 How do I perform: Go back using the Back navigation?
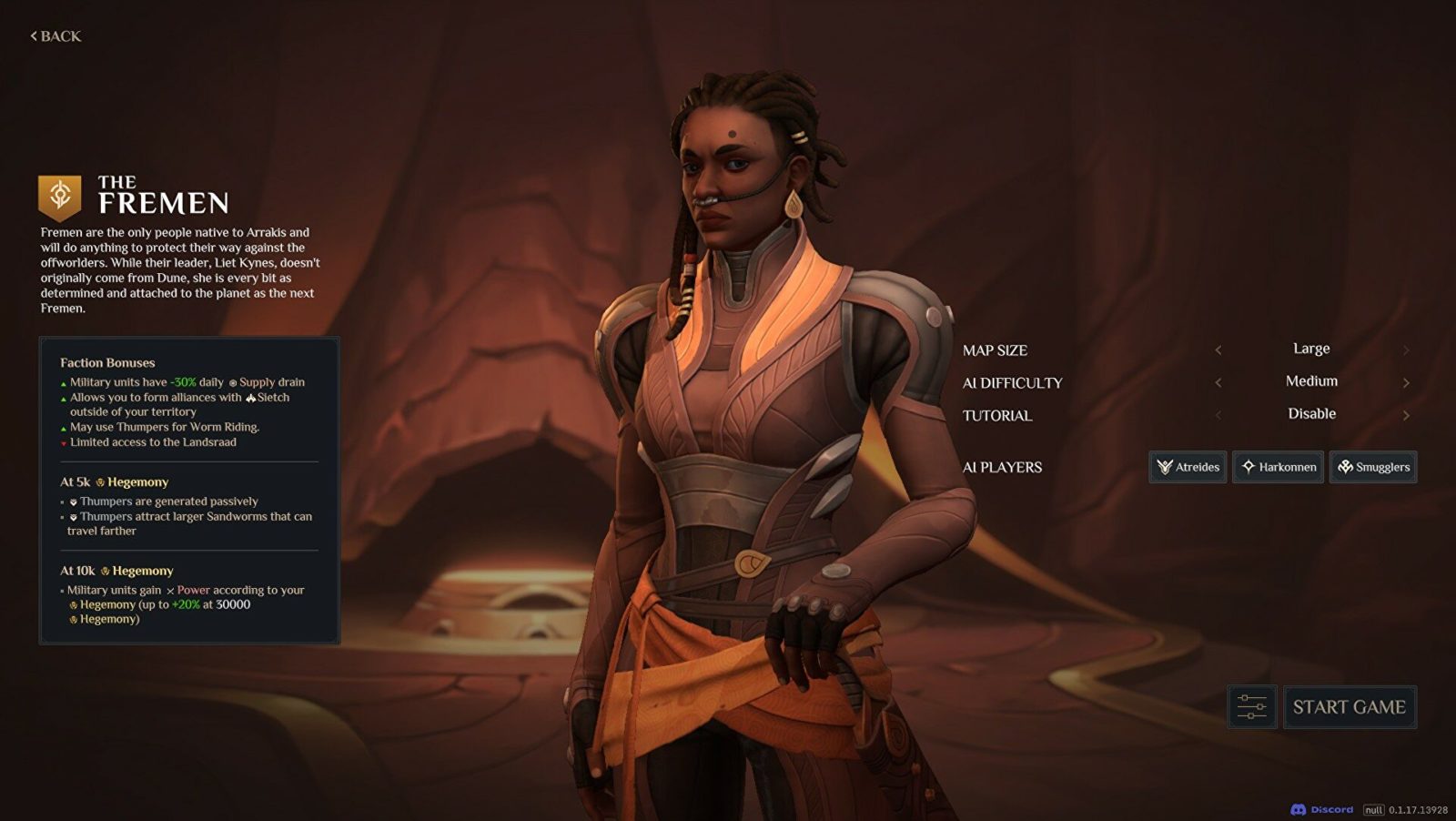54,35
